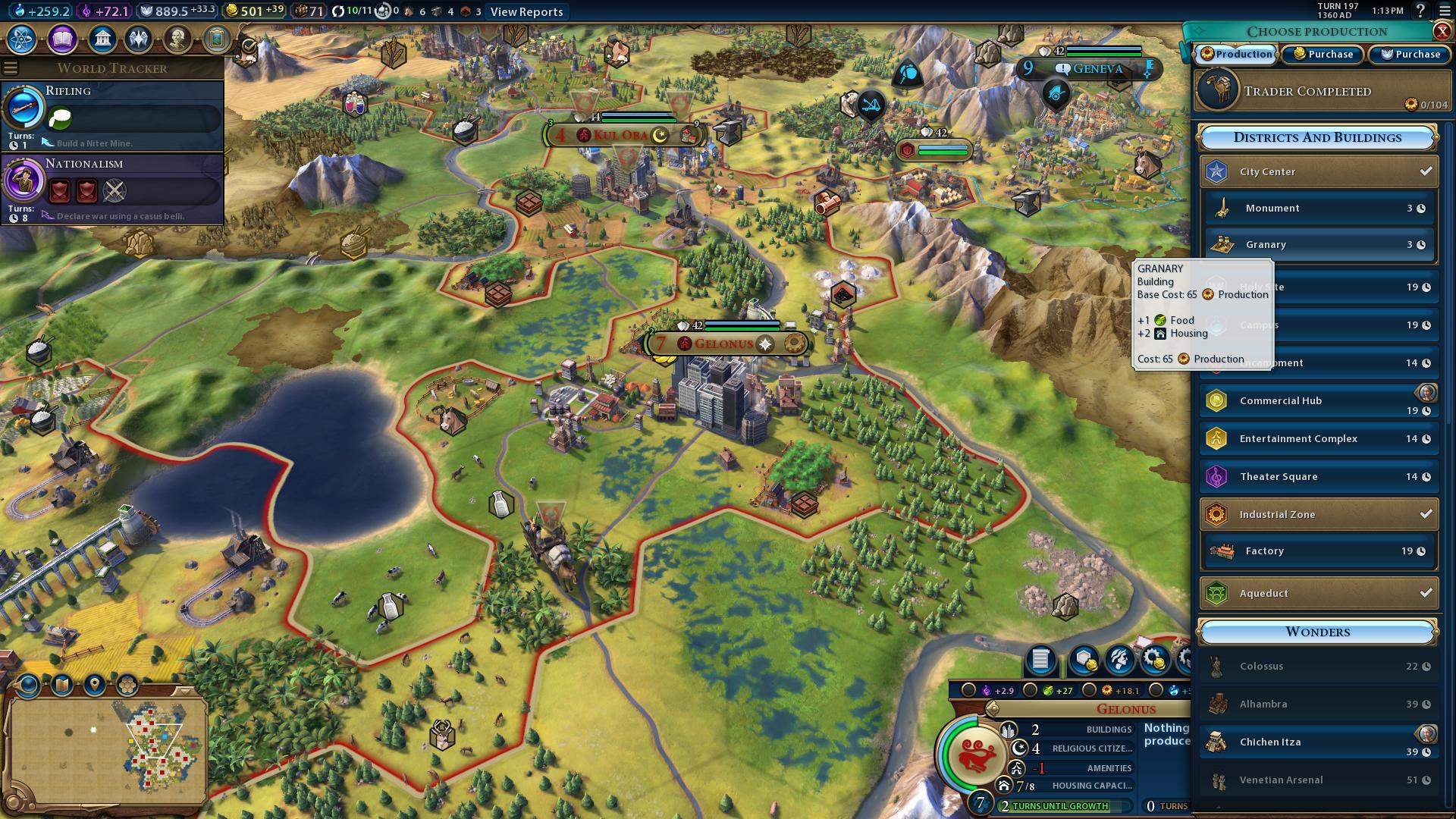Select the Rifling research tracker entry
Viewport: 1456px width, 819px height.
pyautogui.click(x=112, y=115)
